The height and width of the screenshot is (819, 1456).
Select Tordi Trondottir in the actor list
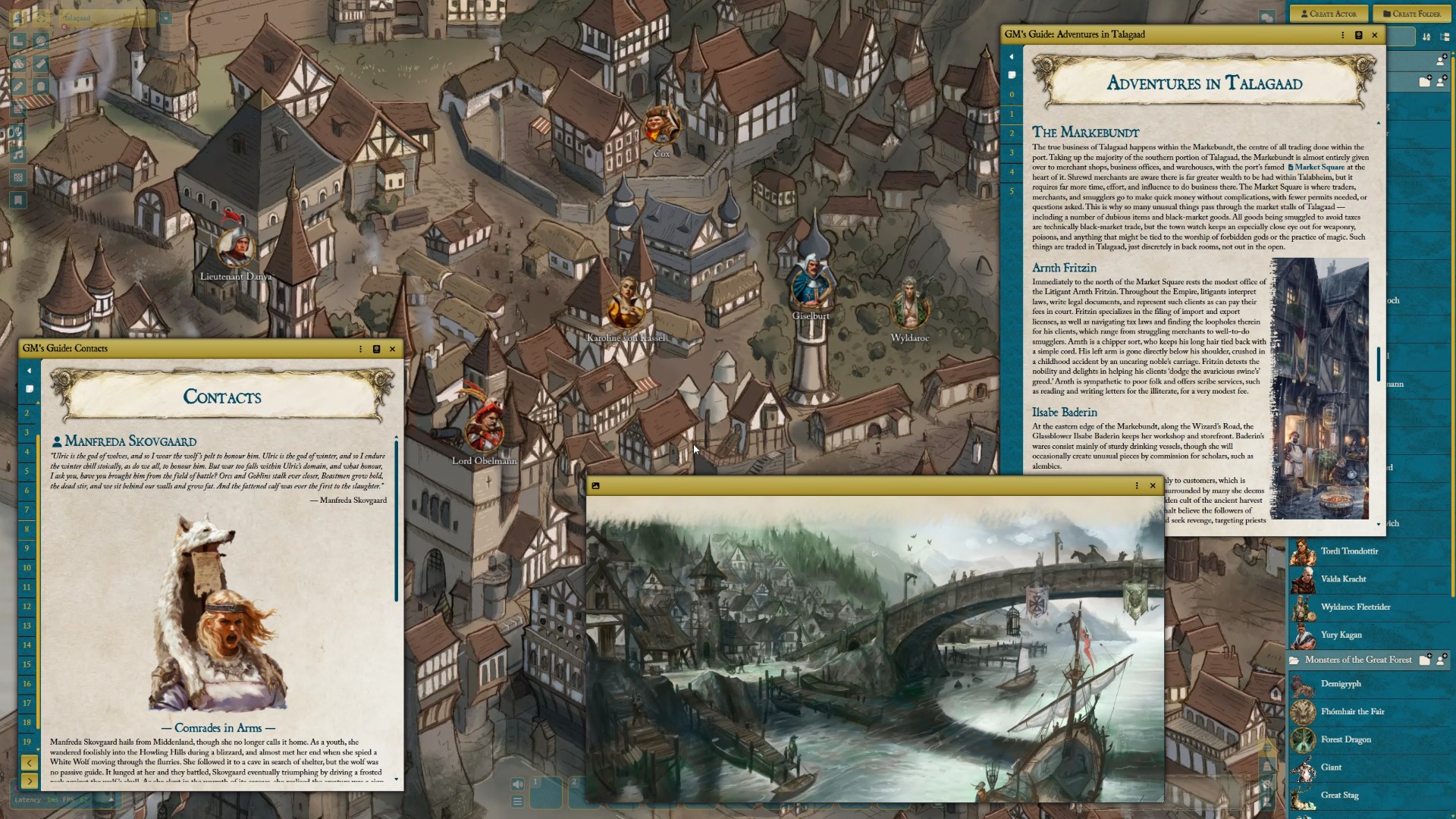(x=1349, y=551)
